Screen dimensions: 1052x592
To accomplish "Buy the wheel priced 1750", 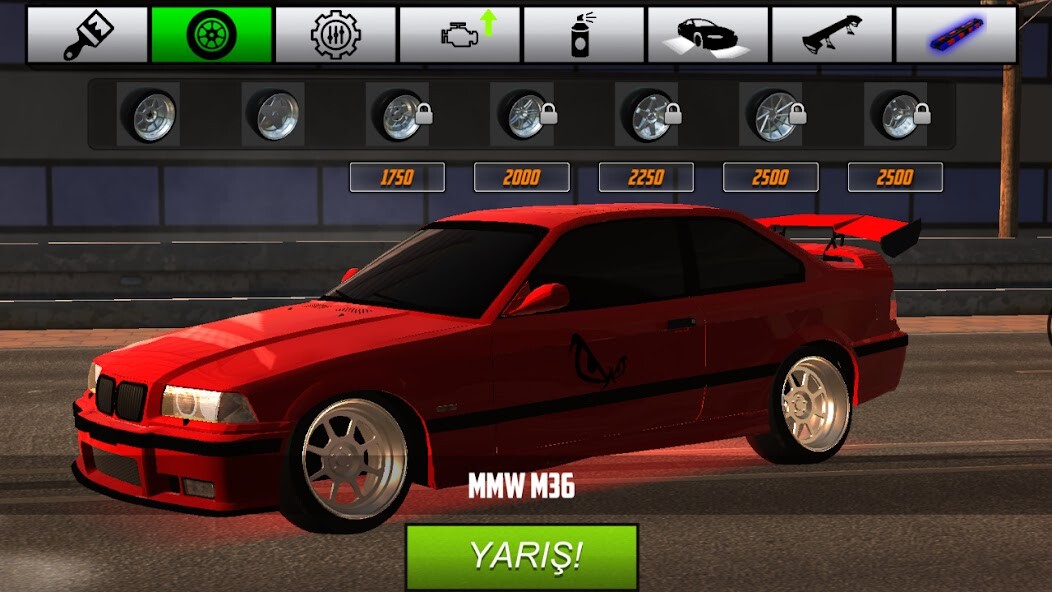I will (397, 178).
